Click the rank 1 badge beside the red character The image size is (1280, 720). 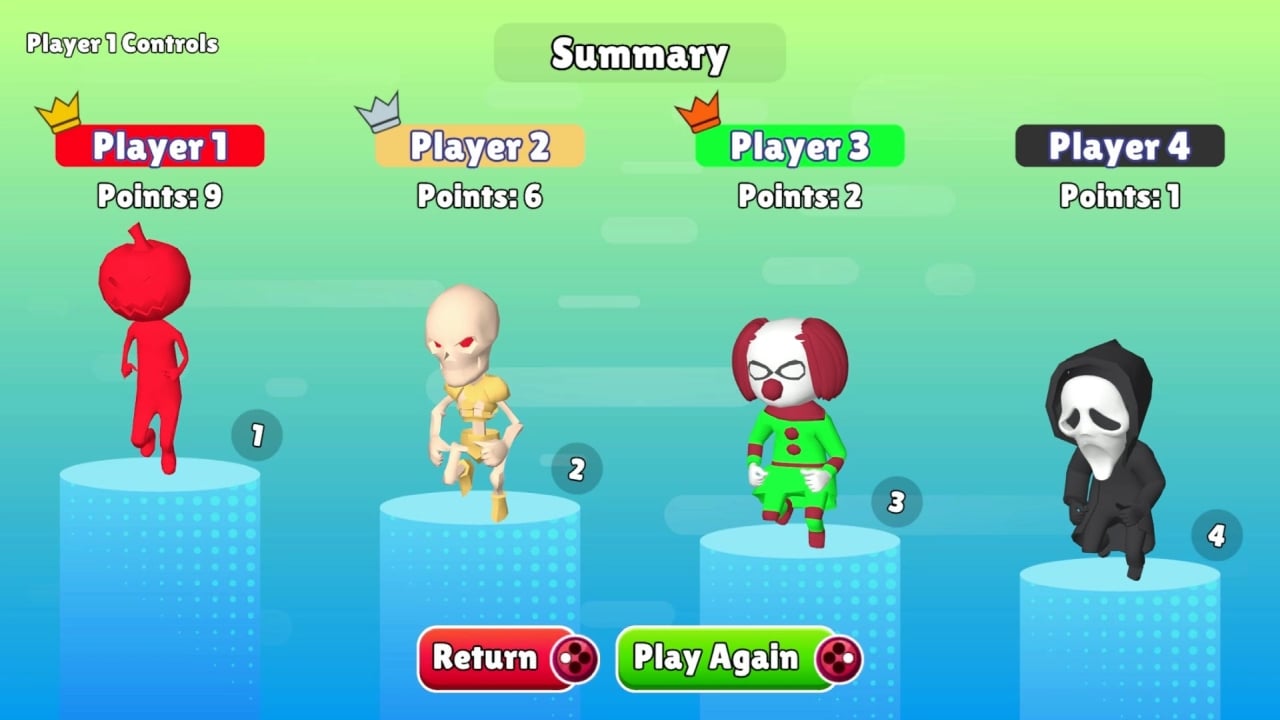tap(258, 435)
